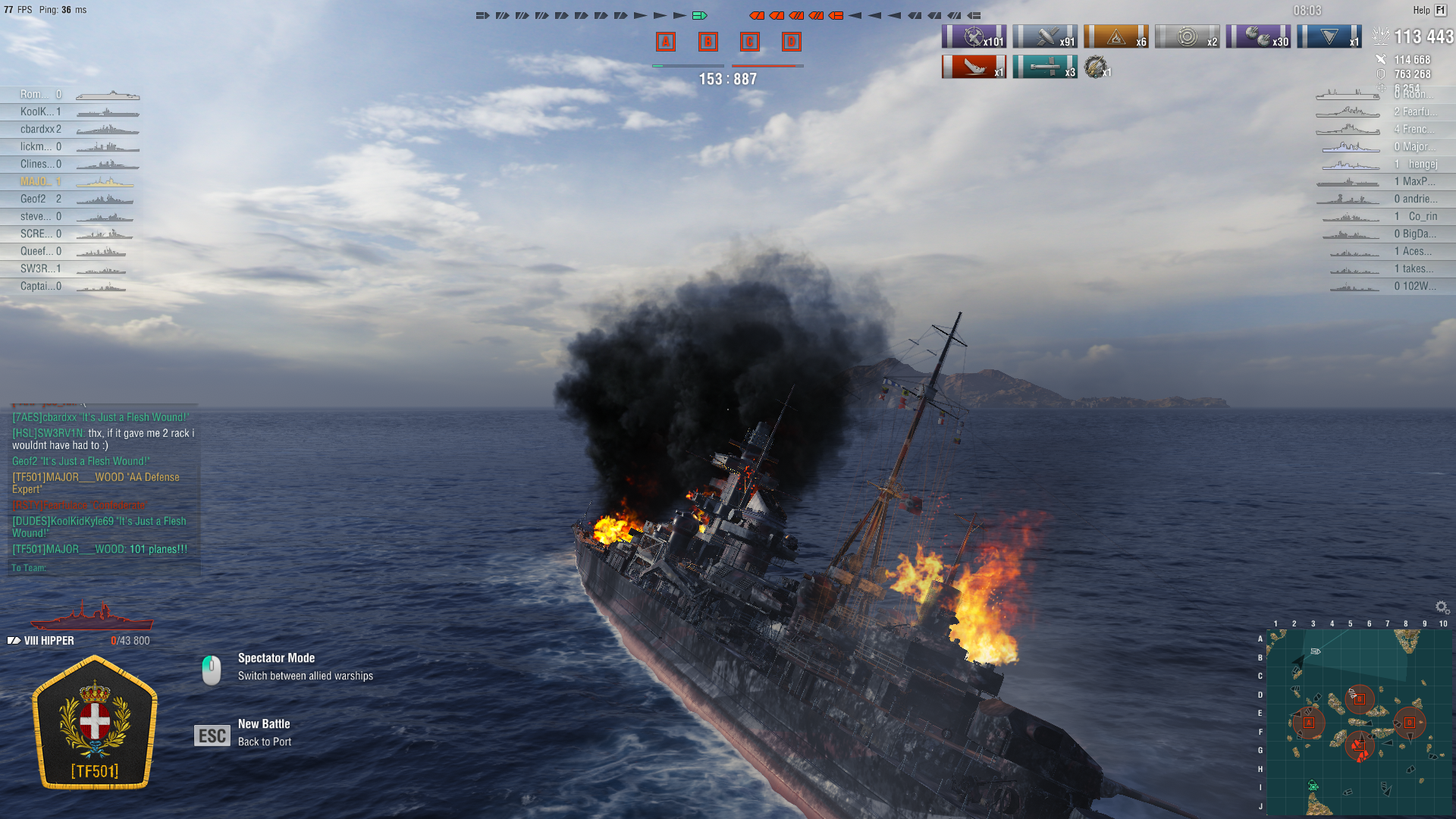The width and height of the screenshot is (1456, 819).
Task: Open minimap settings gear
Action: click(x=1442, y=607)
